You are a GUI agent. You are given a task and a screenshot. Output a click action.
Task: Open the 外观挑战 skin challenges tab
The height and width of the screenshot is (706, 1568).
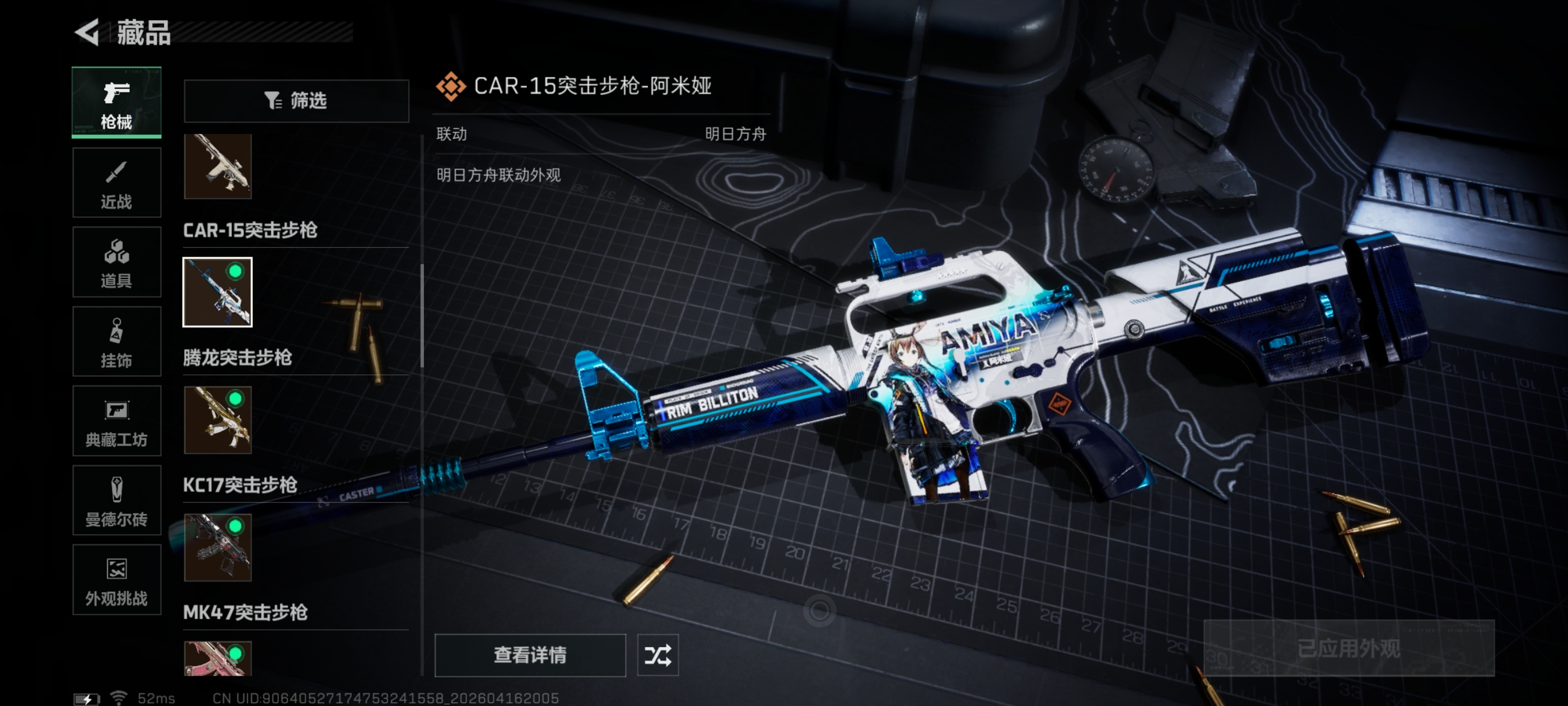coord(116,580)
